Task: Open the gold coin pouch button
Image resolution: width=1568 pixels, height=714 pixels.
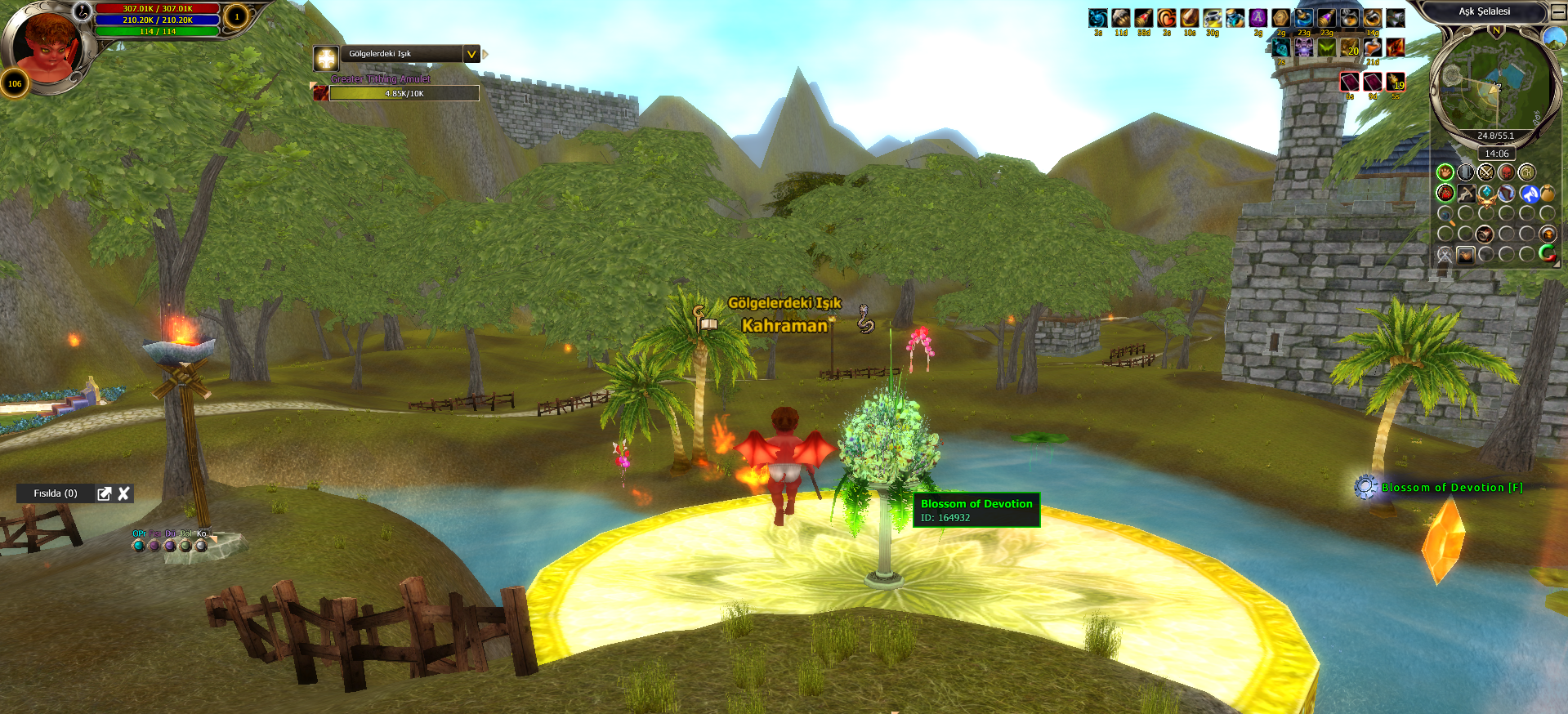Action: point(1548,194)
